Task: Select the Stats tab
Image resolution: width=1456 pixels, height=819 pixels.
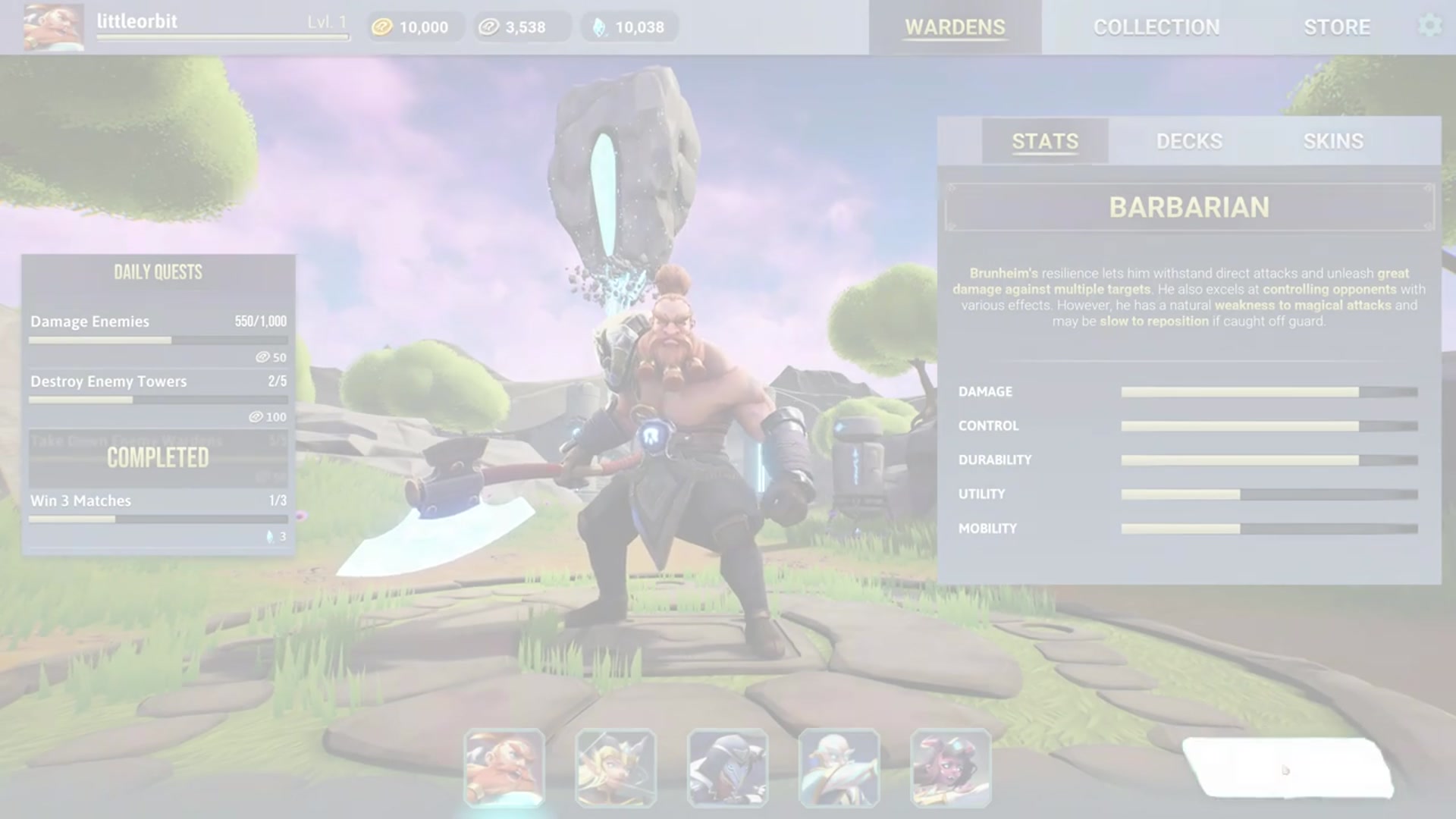Action: tap(1045, 141)
